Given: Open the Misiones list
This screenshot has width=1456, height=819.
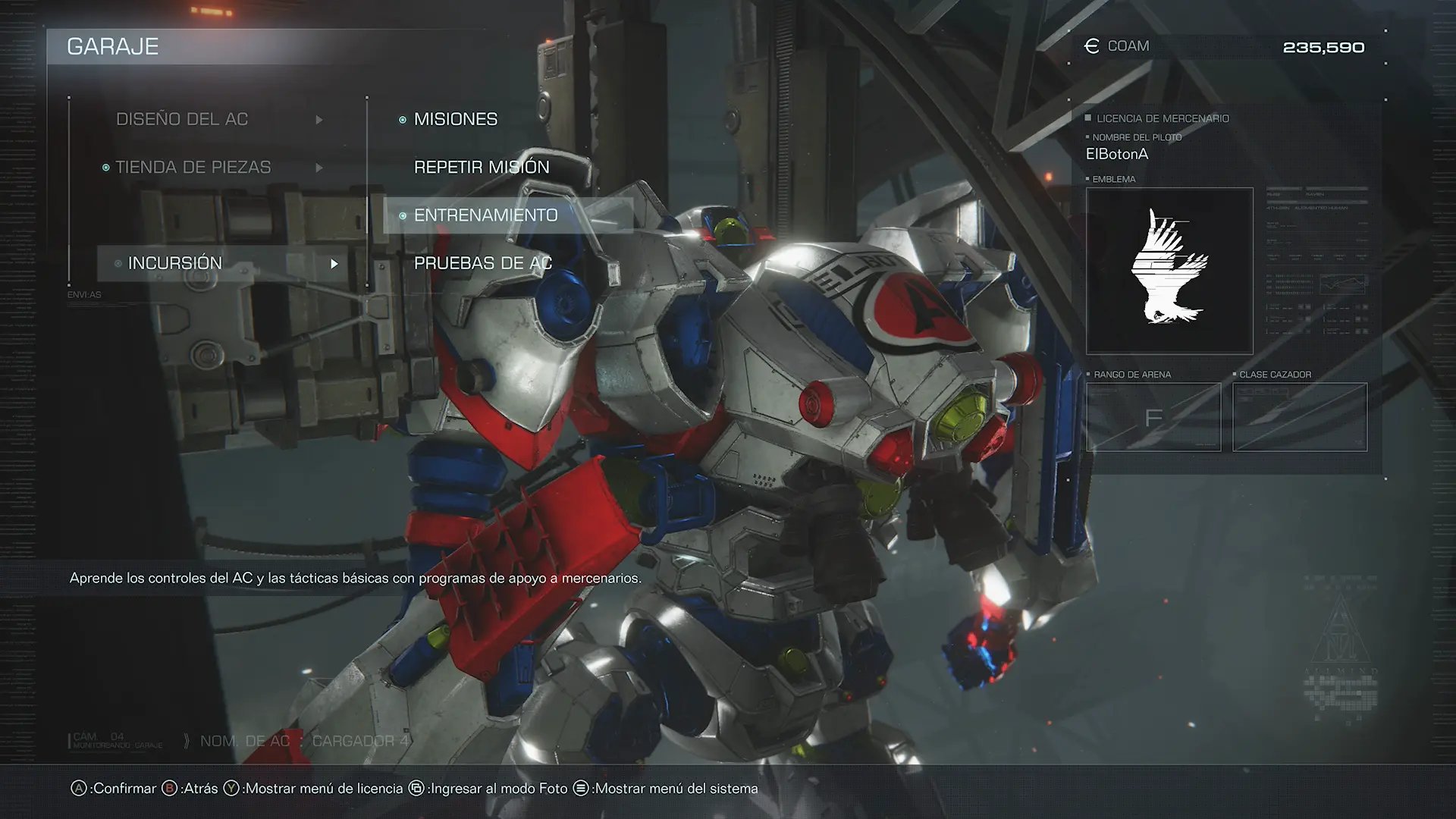Looking at the screenshot, I should 456,119.
